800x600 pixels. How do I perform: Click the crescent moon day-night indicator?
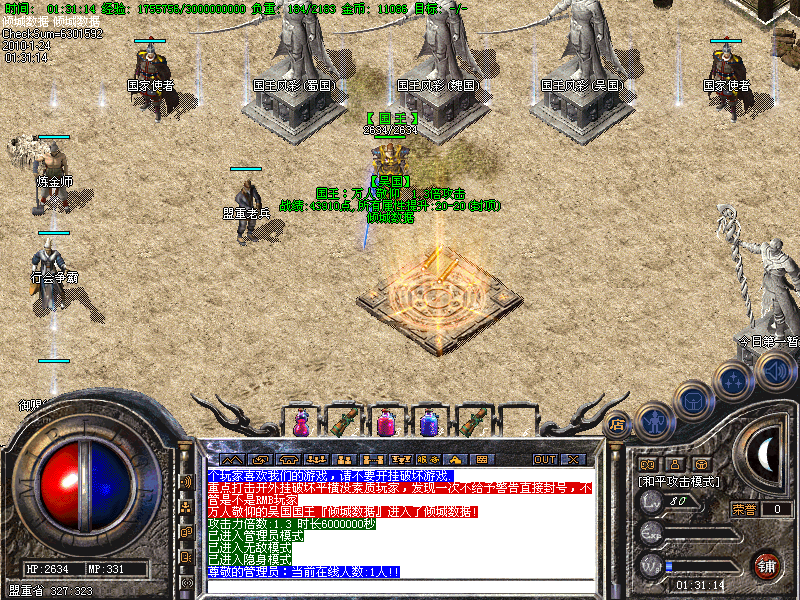click(x=765, y=456)
